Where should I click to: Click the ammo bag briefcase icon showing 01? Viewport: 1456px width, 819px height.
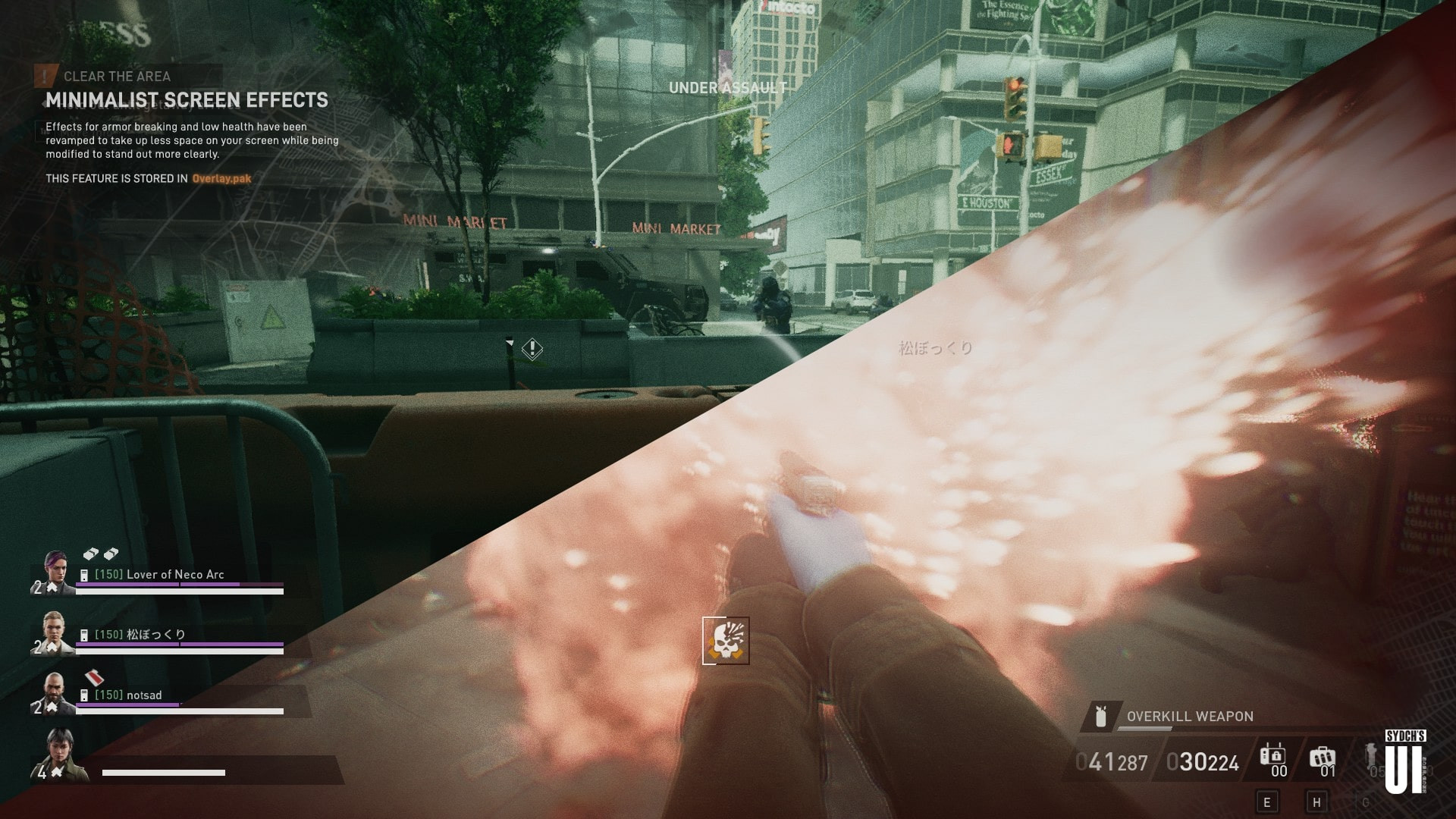coord(1323,755)
